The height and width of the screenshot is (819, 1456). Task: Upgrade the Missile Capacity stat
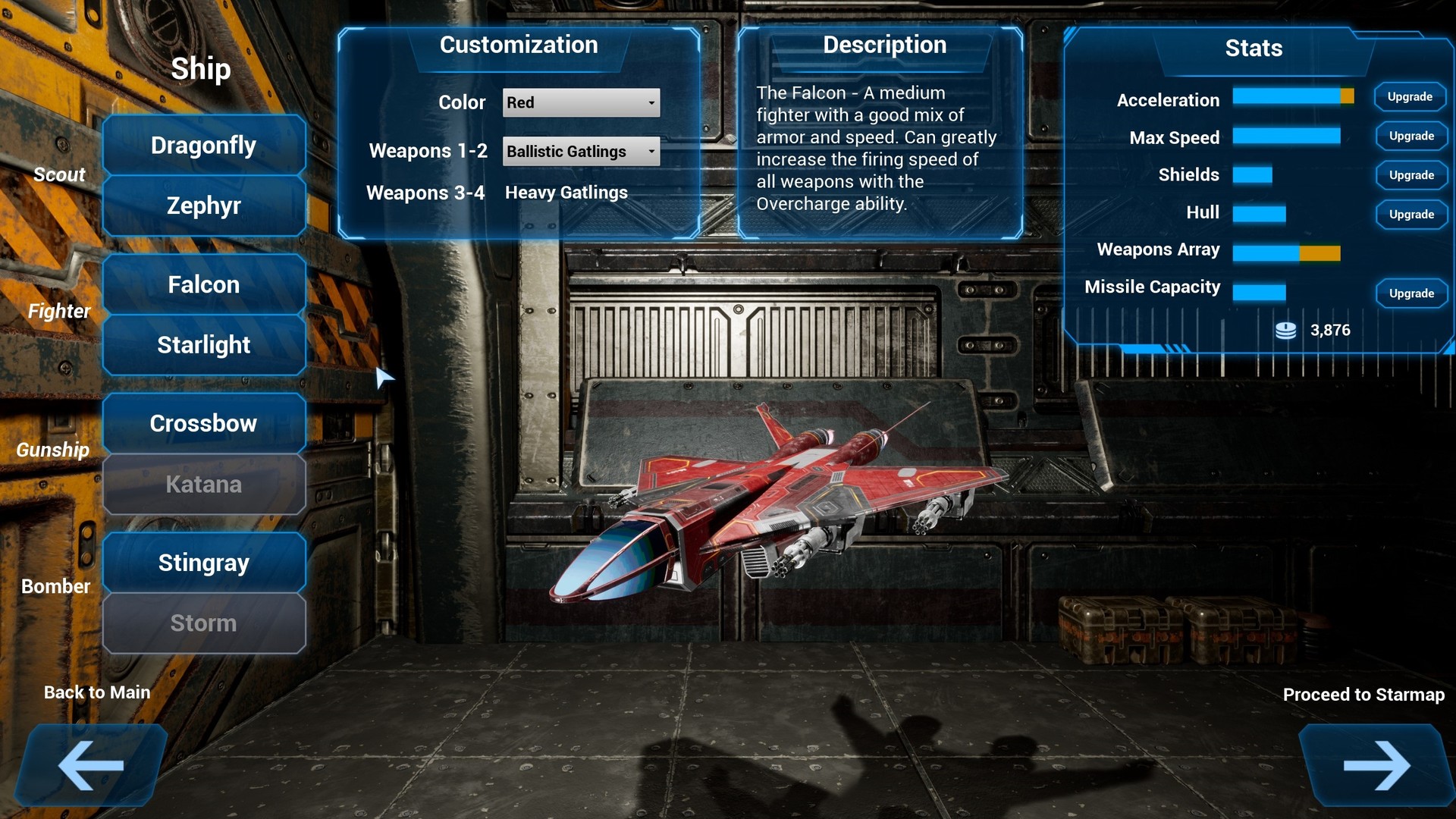1410,293
